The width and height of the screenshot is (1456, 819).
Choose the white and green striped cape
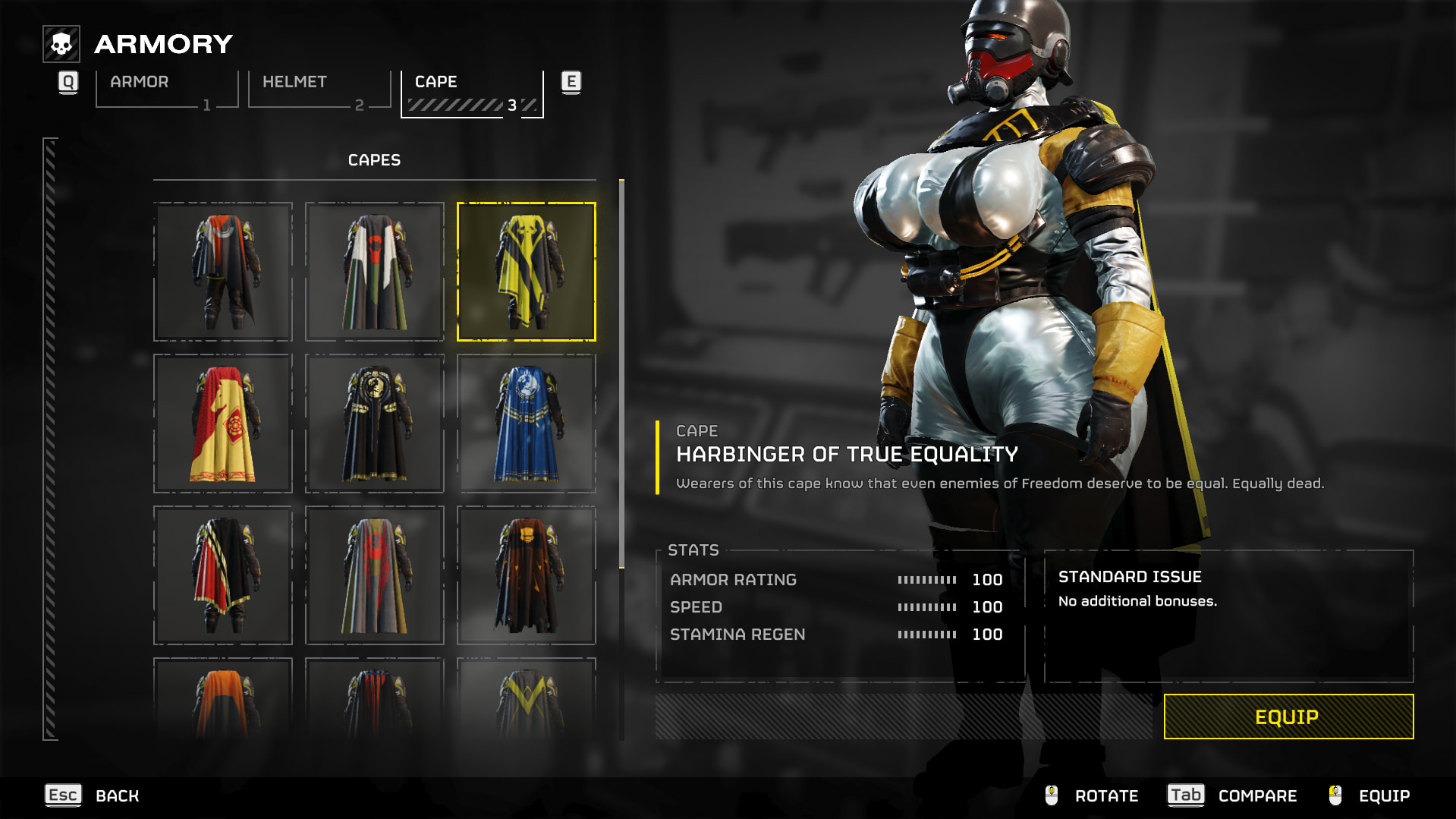(x=375, y=272)
